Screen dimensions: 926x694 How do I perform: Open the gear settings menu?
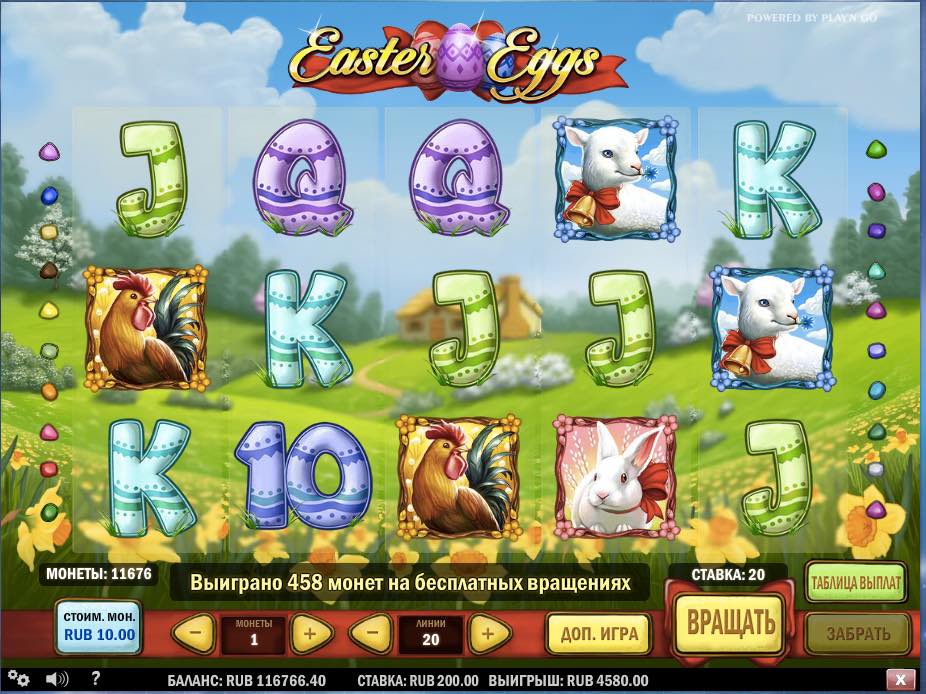point(19,680)
